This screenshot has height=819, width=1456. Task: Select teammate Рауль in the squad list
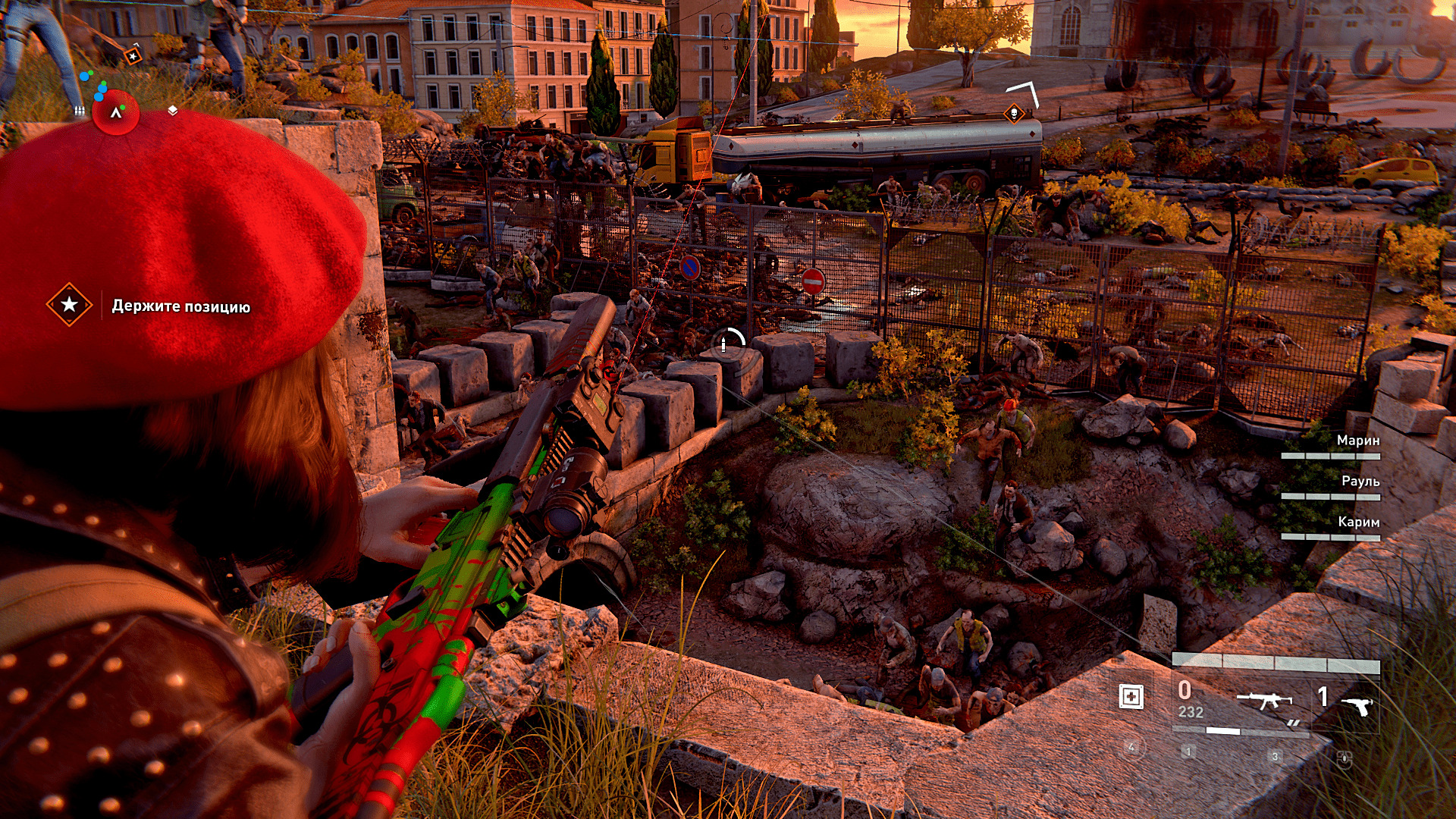pos(1360,482)
